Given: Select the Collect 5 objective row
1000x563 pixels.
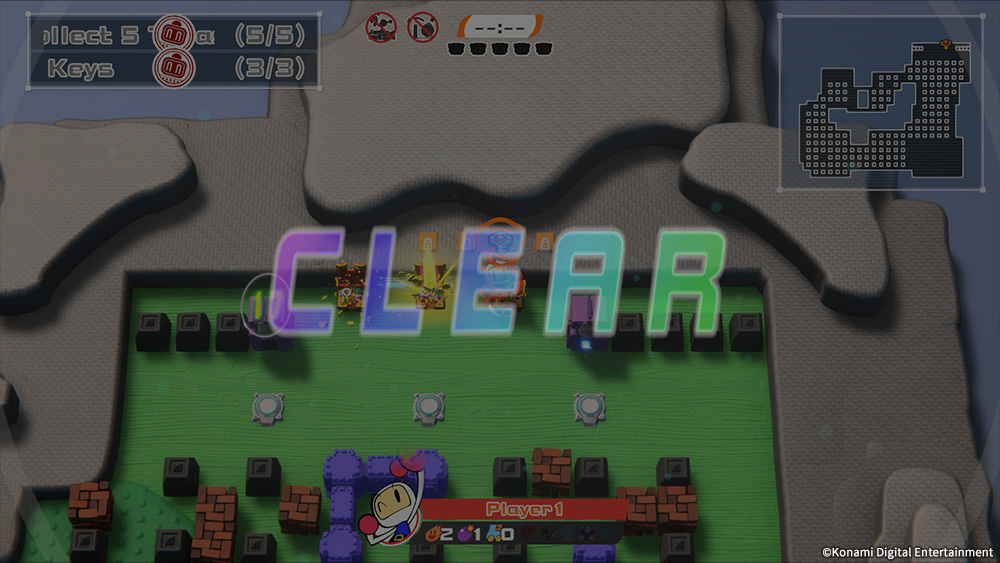Looking at the screenshot, I should coord(172,36).
